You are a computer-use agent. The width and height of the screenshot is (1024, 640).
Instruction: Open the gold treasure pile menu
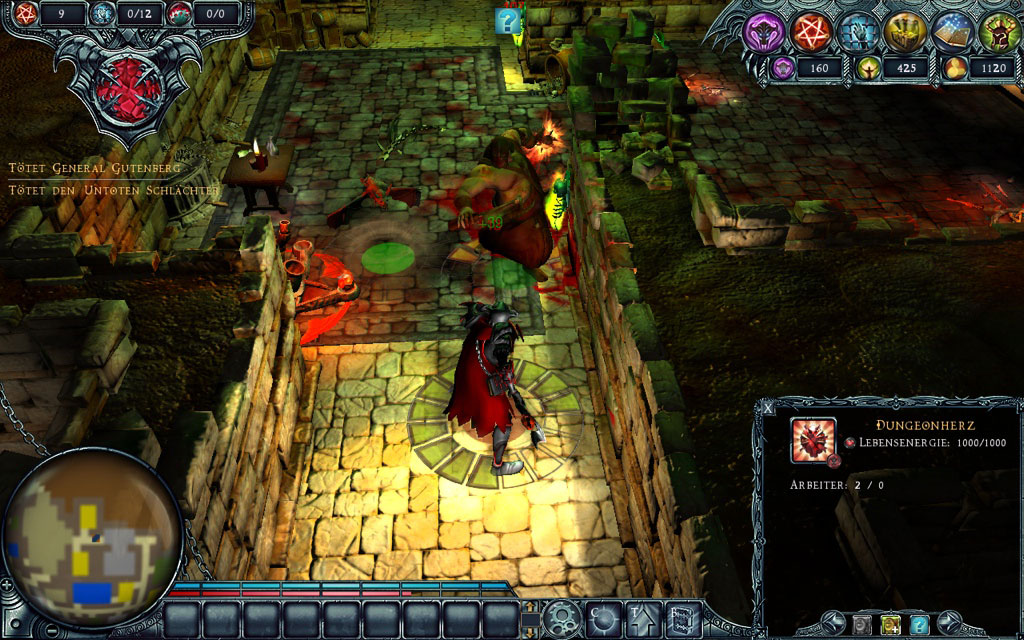pos(905,32)
